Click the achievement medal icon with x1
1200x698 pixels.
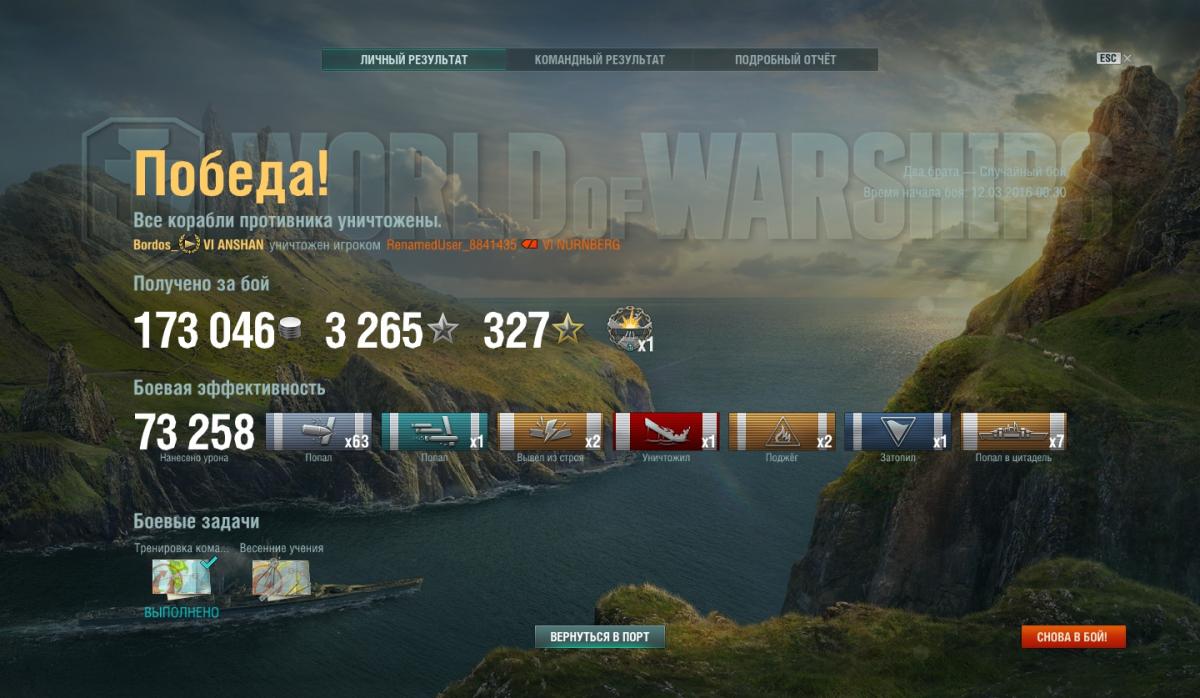[628, 328]
